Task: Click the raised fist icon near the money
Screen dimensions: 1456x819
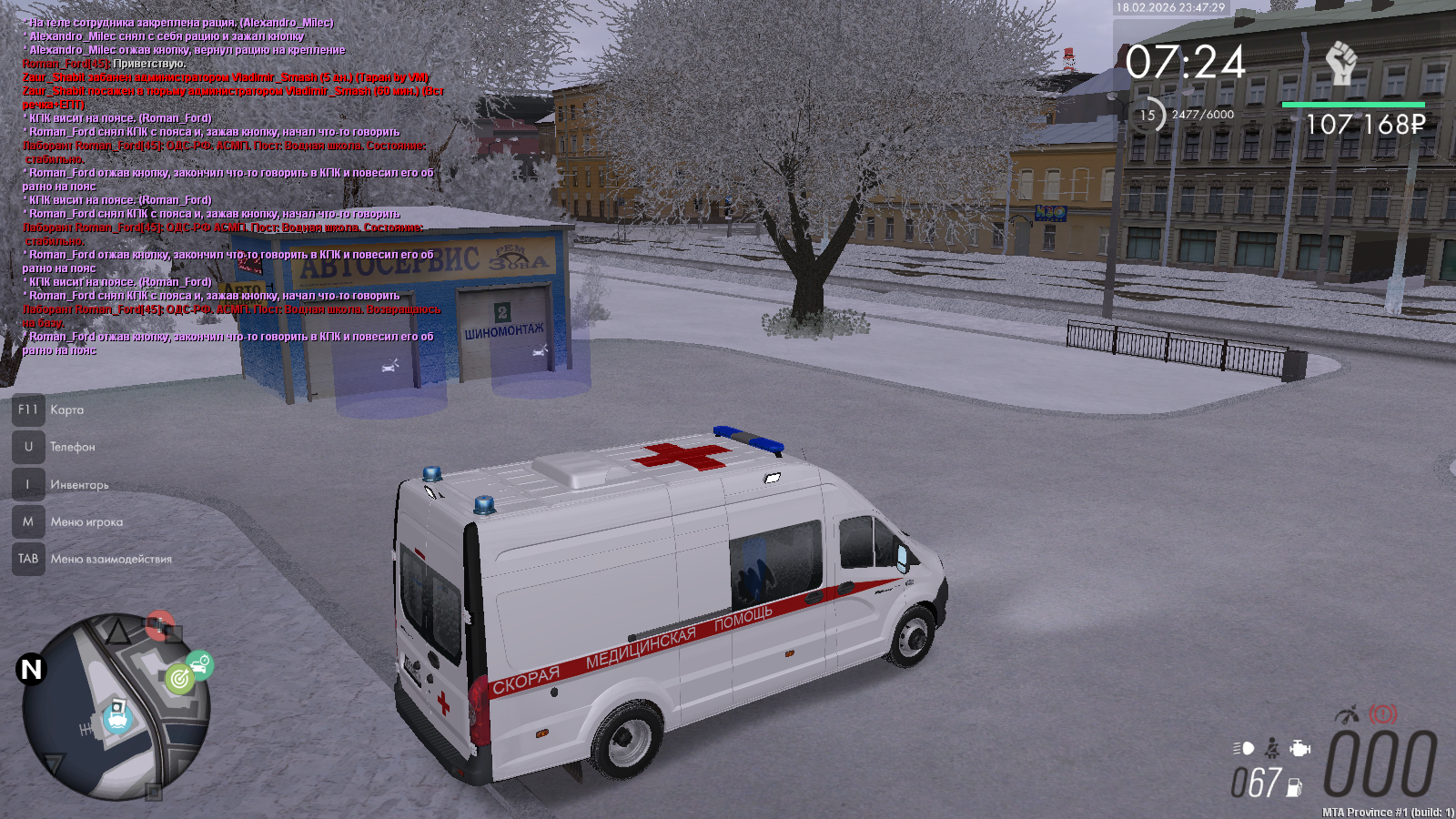Action: coord(1340,63)
